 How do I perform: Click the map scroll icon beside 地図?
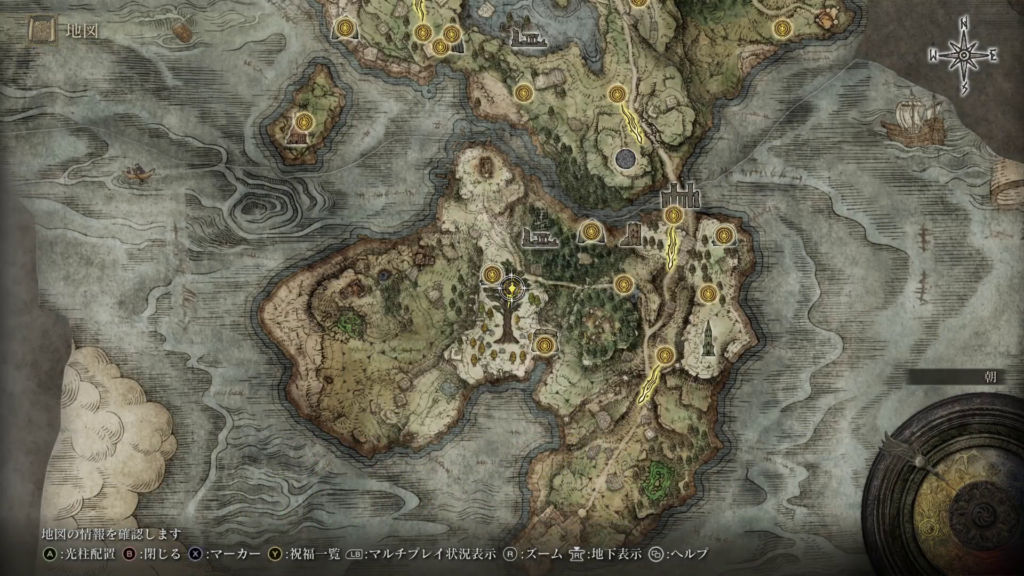(42, 32)
